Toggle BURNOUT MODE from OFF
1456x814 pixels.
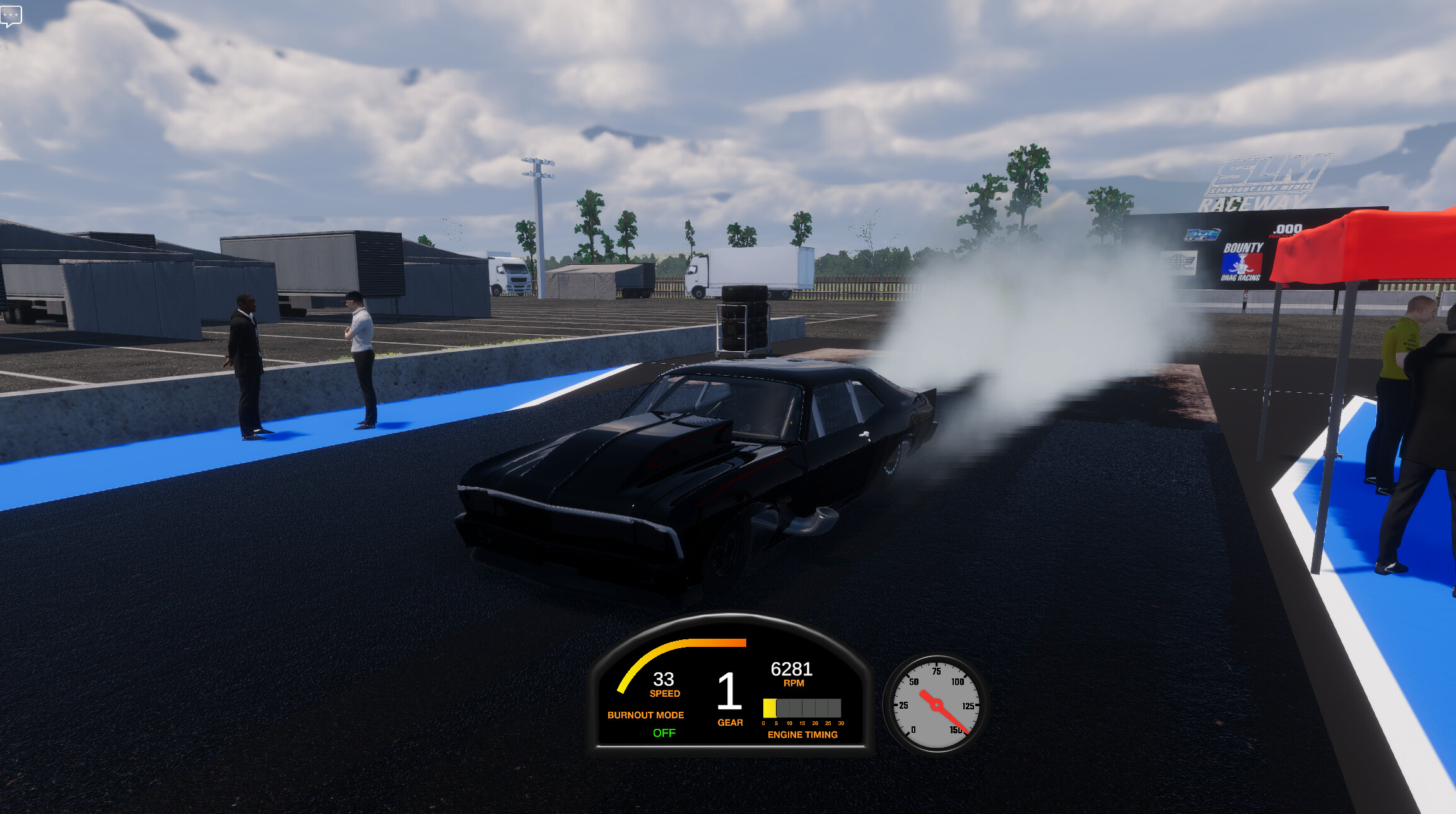coord(645,715)
